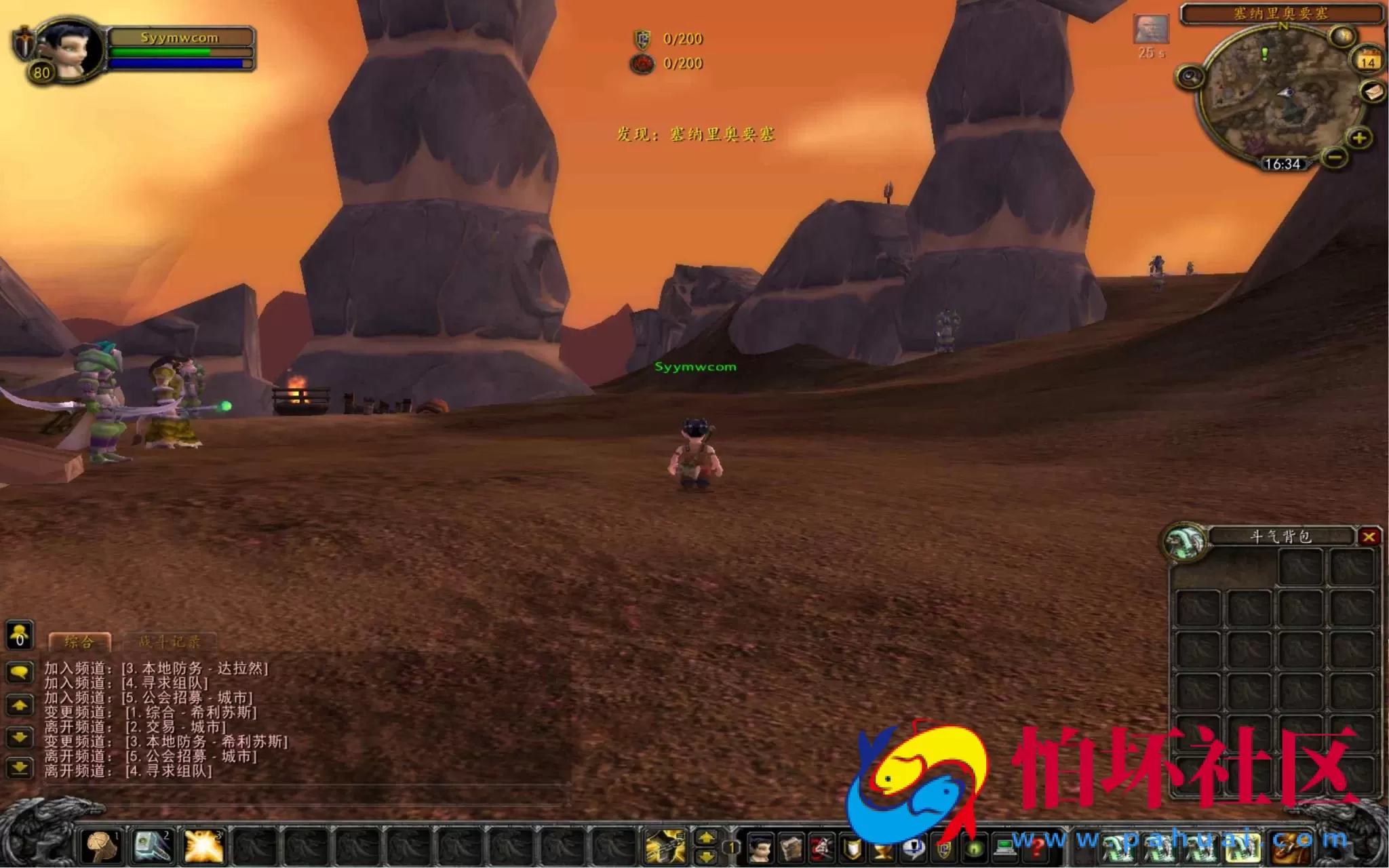Open character info via portrait micro button
This screenshot has height=868, width=1389.
pos(760,849)
